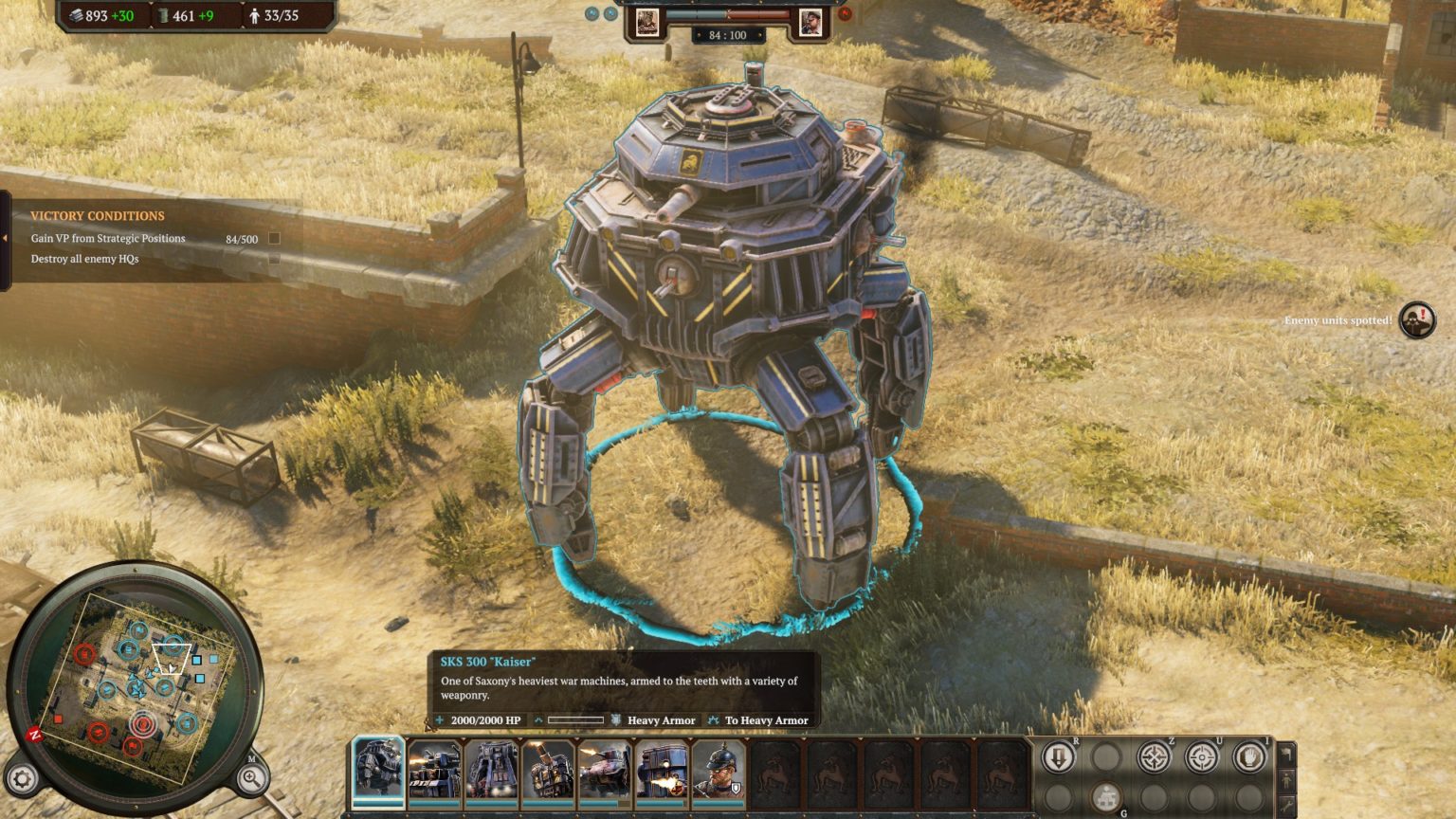Click the structure ability icon hotkeyed G

point(1106,798)
